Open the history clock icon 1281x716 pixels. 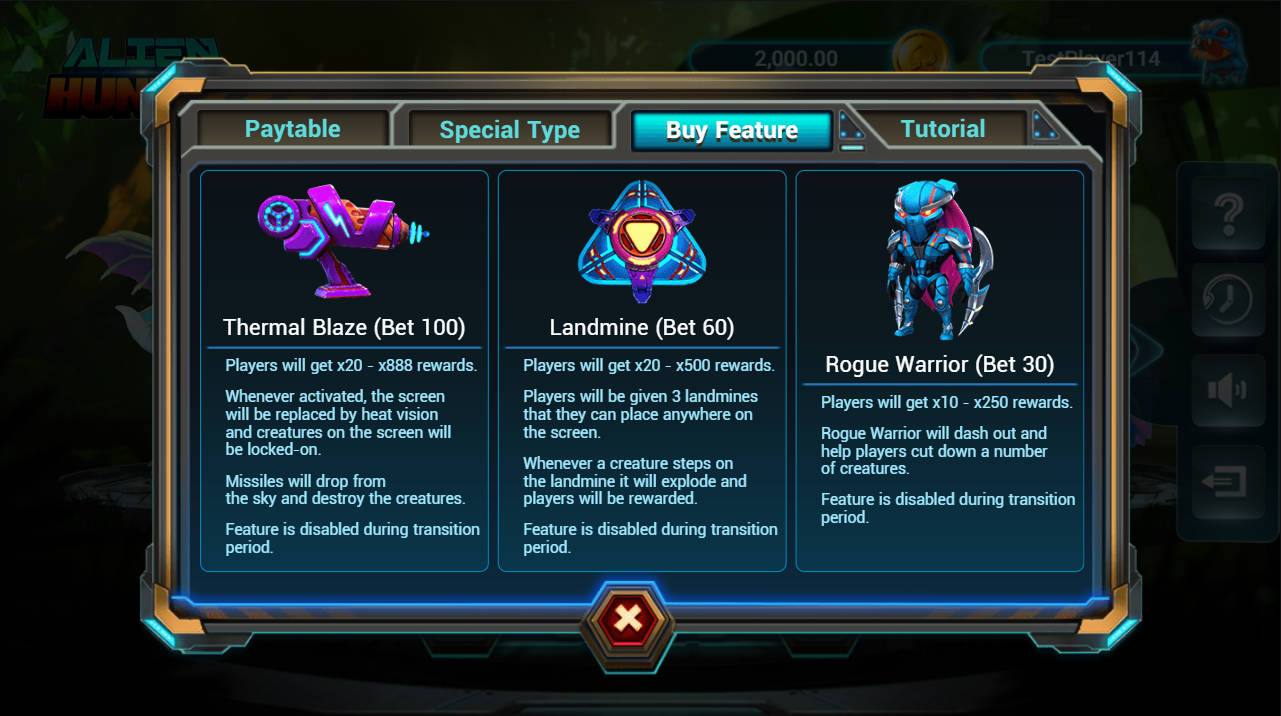click(x=1227, y=301)
